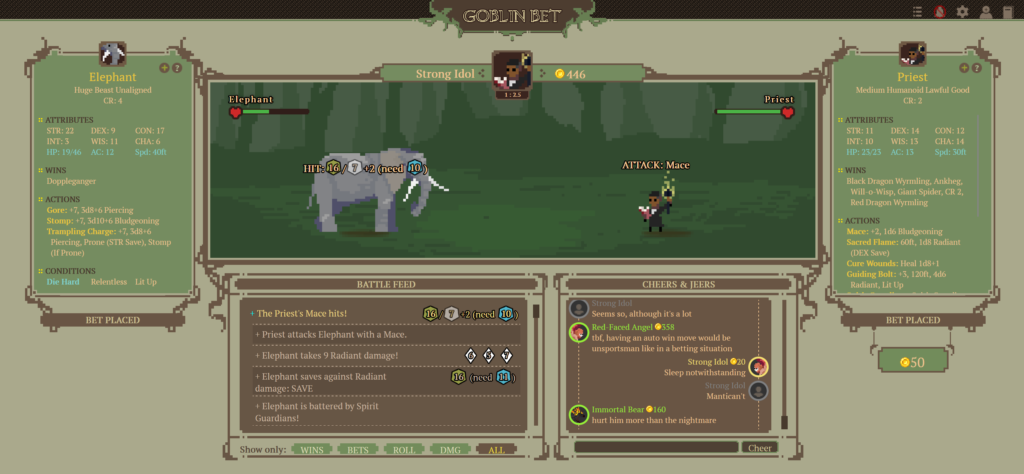
Task: Send a message with the Cheer button
Action: (x=760, y=448)
